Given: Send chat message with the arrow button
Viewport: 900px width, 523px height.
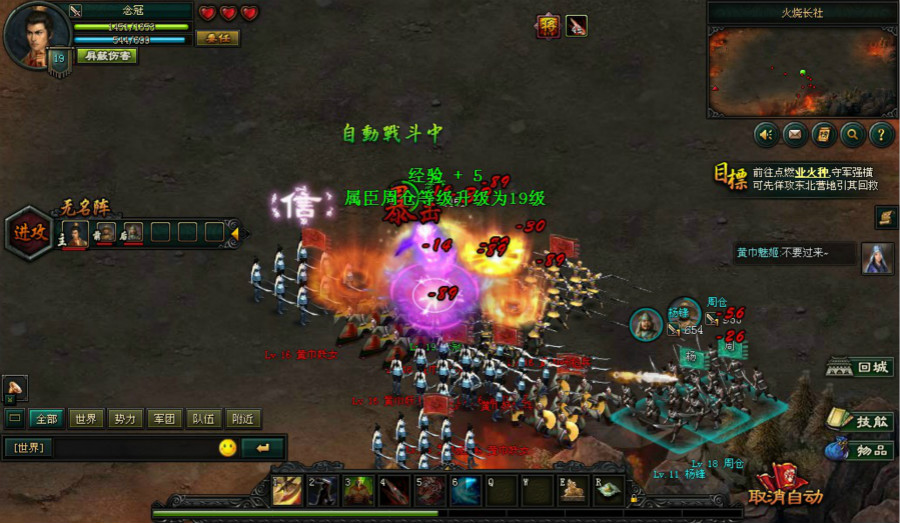Looking at the screenshot, I should [262, 447].
